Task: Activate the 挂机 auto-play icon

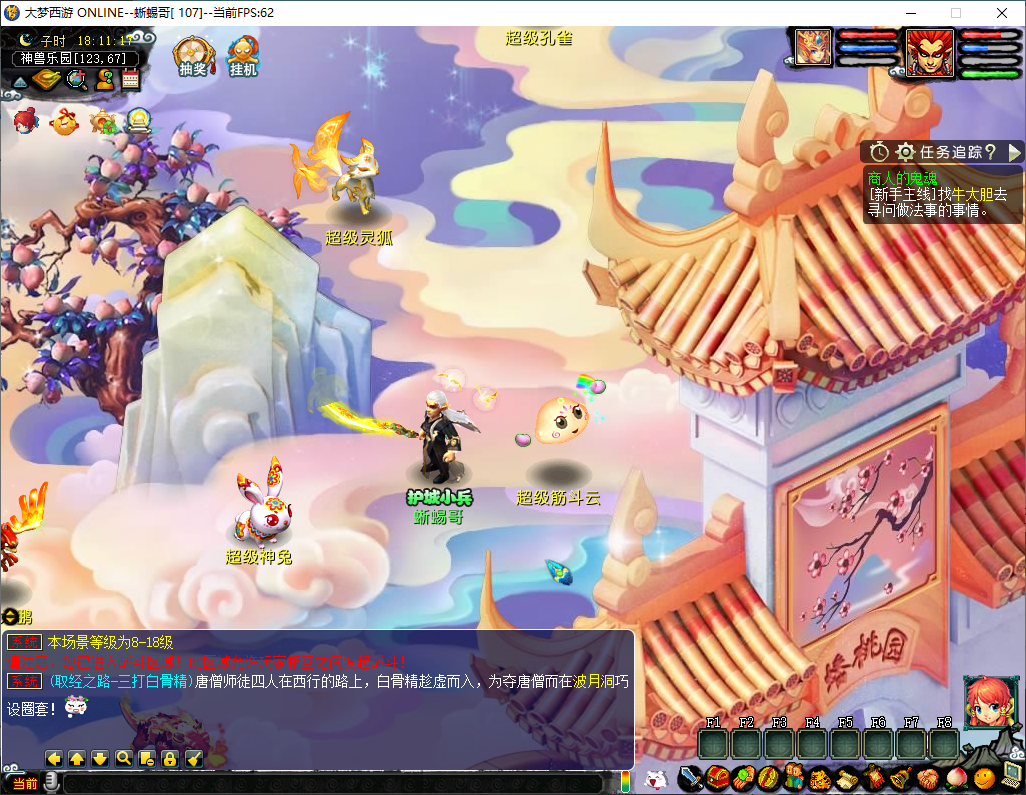Action: pyautogui.click(x=243, y=56)
